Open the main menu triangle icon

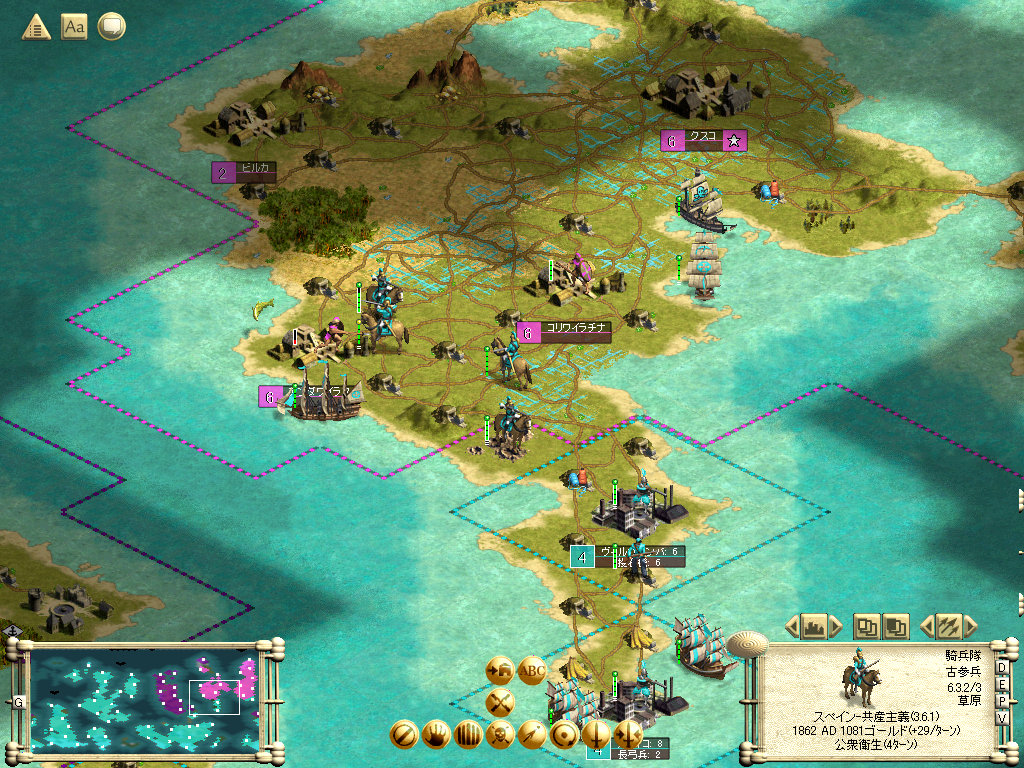click(36, 27)
